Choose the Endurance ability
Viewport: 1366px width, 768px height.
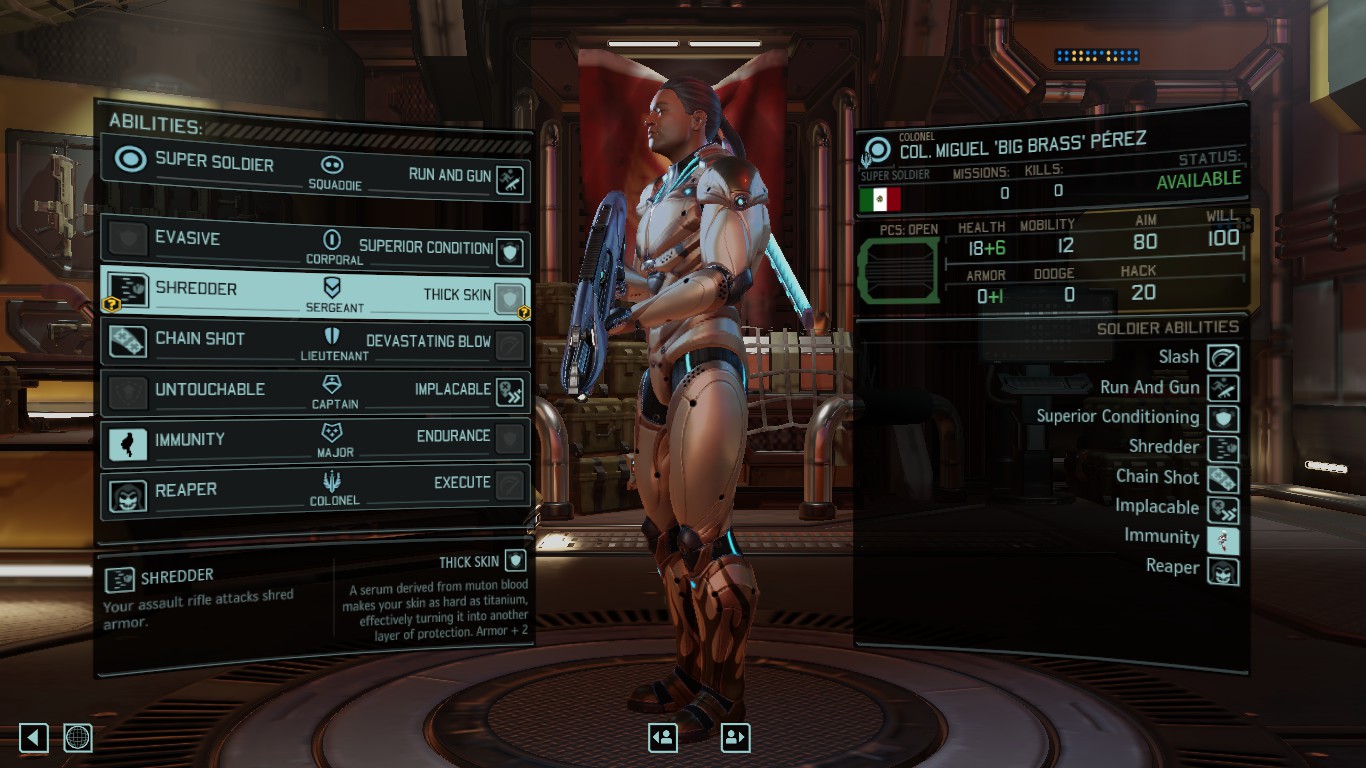pyautogui.click(x=510, y=438)
